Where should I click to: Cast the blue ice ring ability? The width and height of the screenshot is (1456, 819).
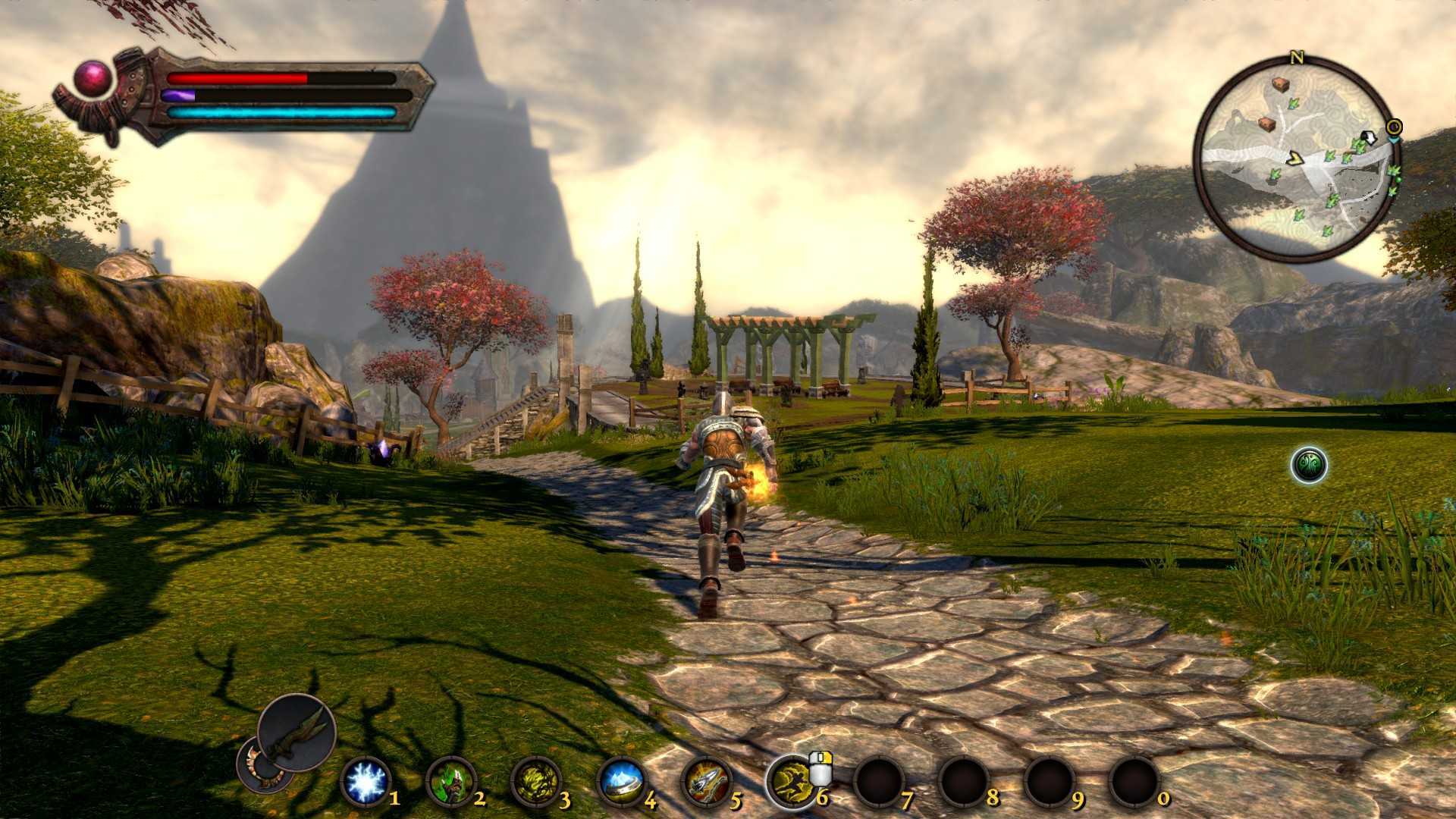click(x=622, y=782)
